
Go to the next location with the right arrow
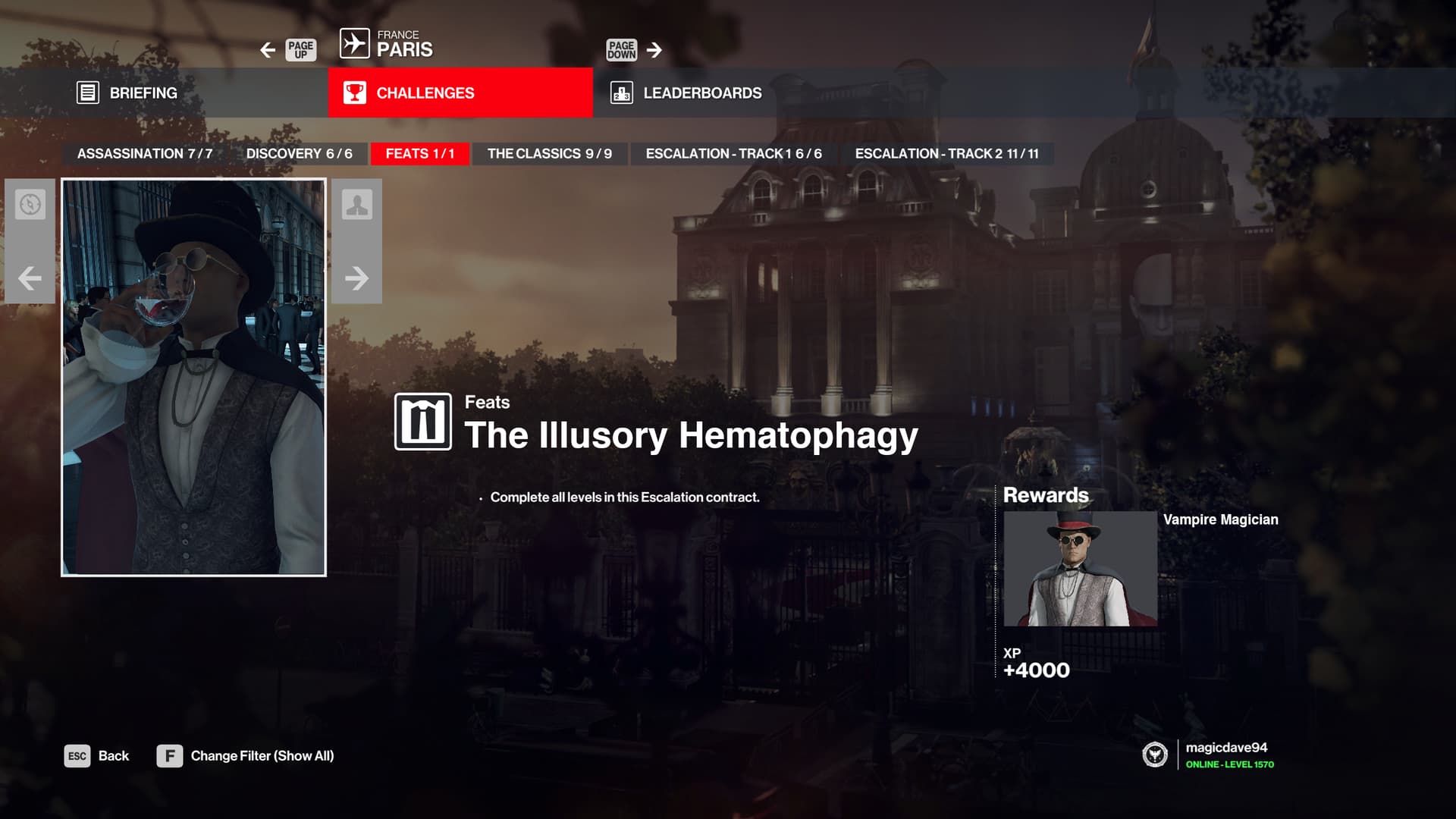654,50
